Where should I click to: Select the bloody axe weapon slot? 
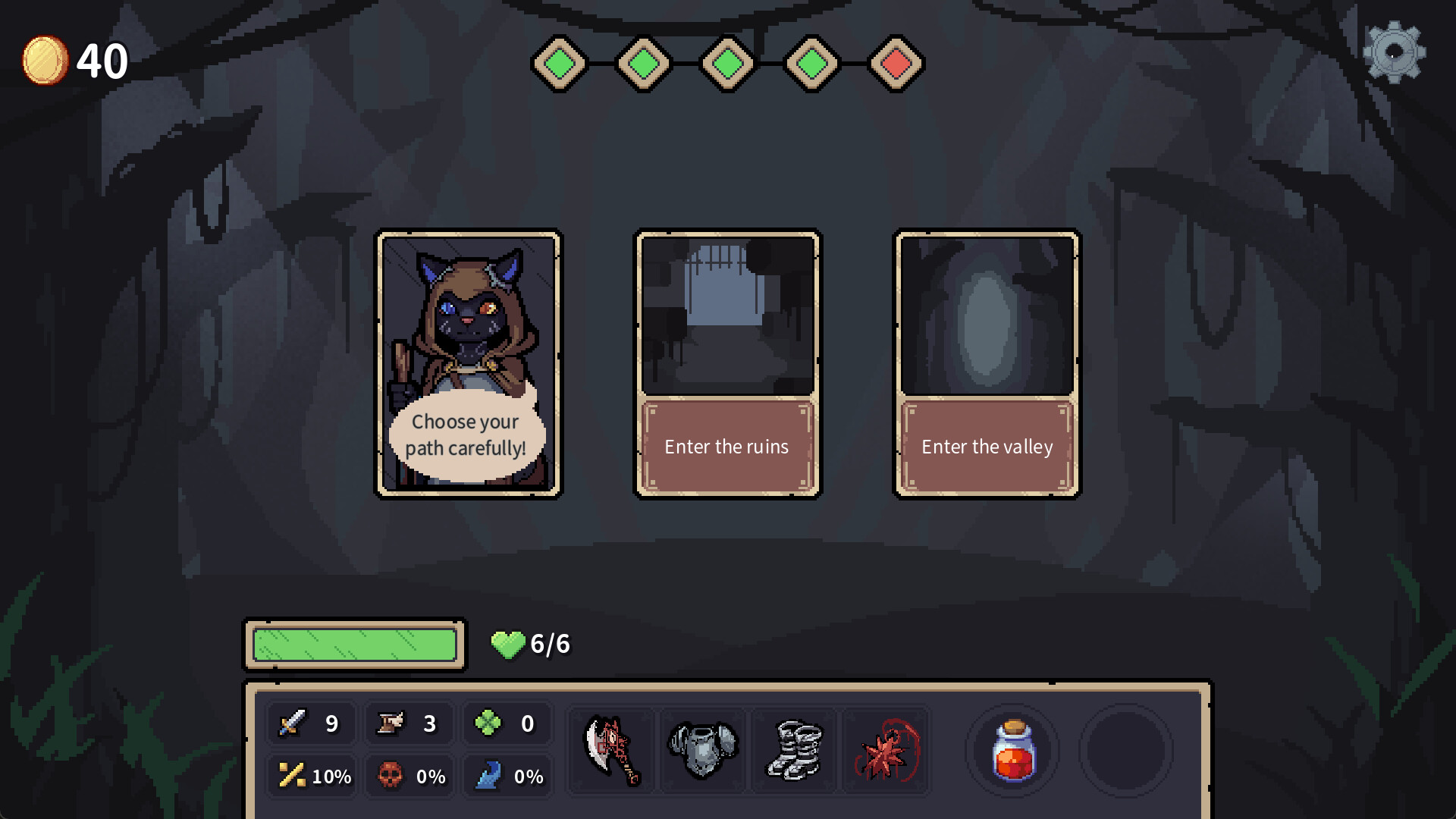click(611, 751)
